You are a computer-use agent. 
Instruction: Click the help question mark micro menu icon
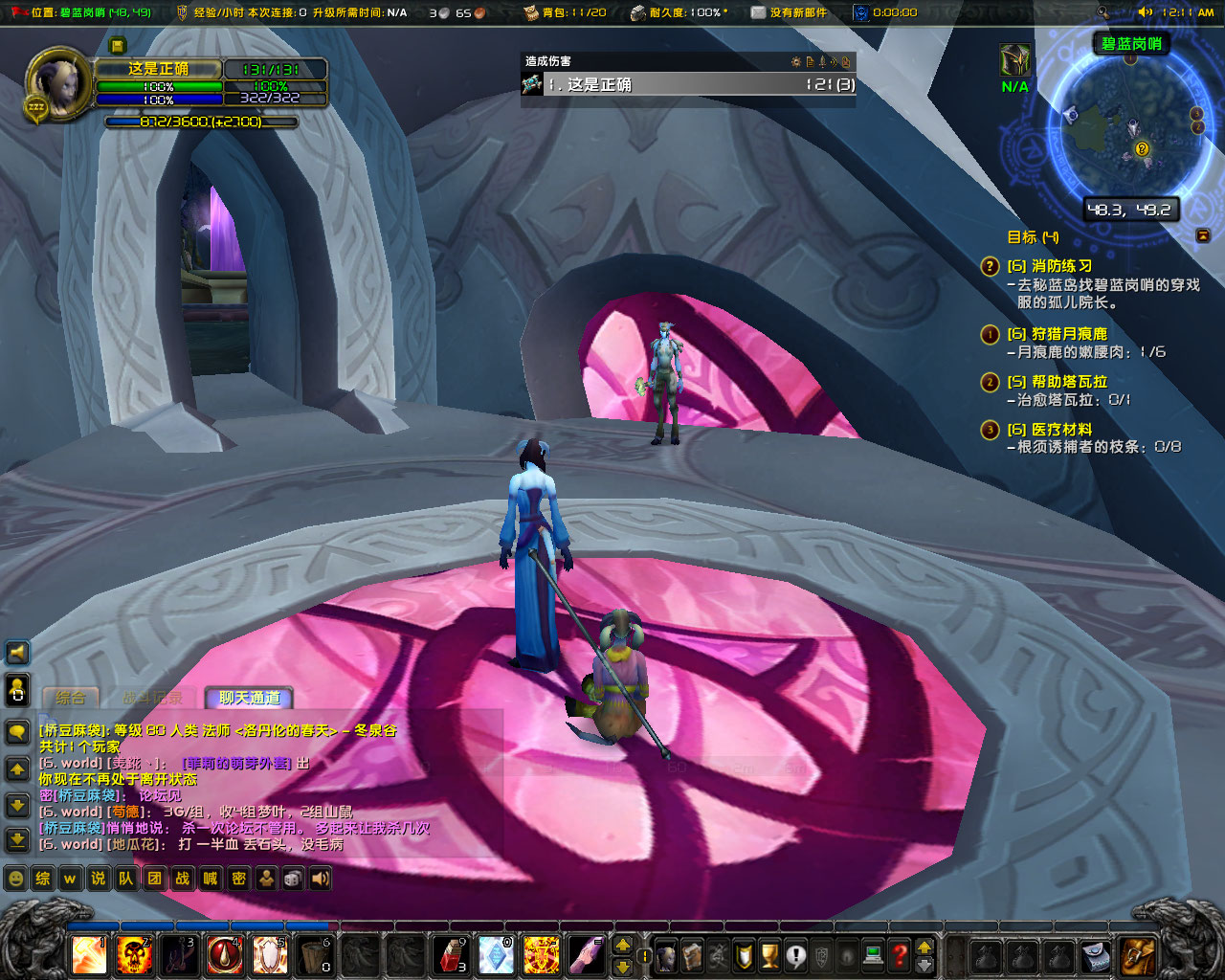click(898, 955)
